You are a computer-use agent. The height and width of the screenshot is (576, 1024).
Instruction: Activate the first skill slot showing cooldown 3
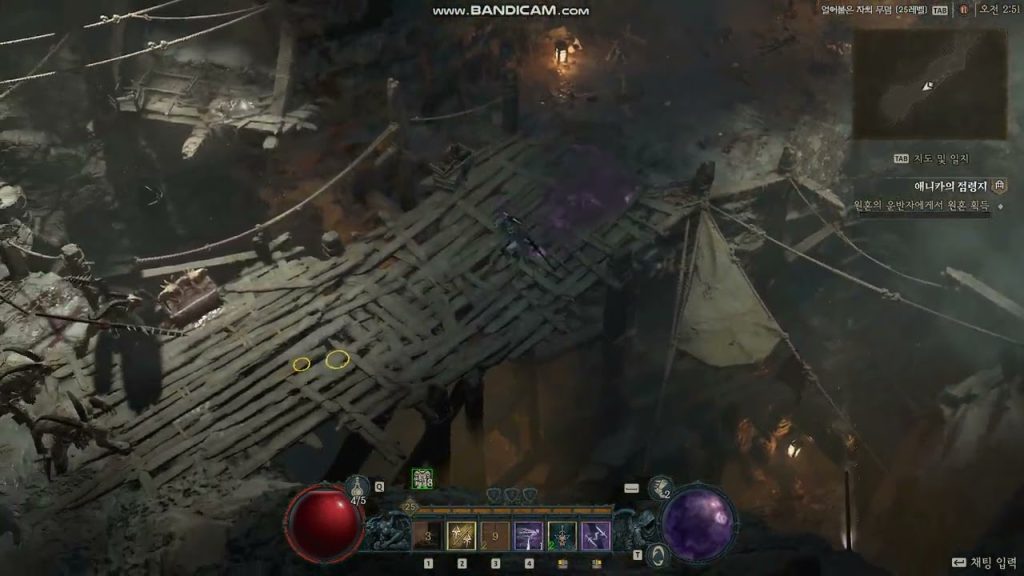point(428,536)
